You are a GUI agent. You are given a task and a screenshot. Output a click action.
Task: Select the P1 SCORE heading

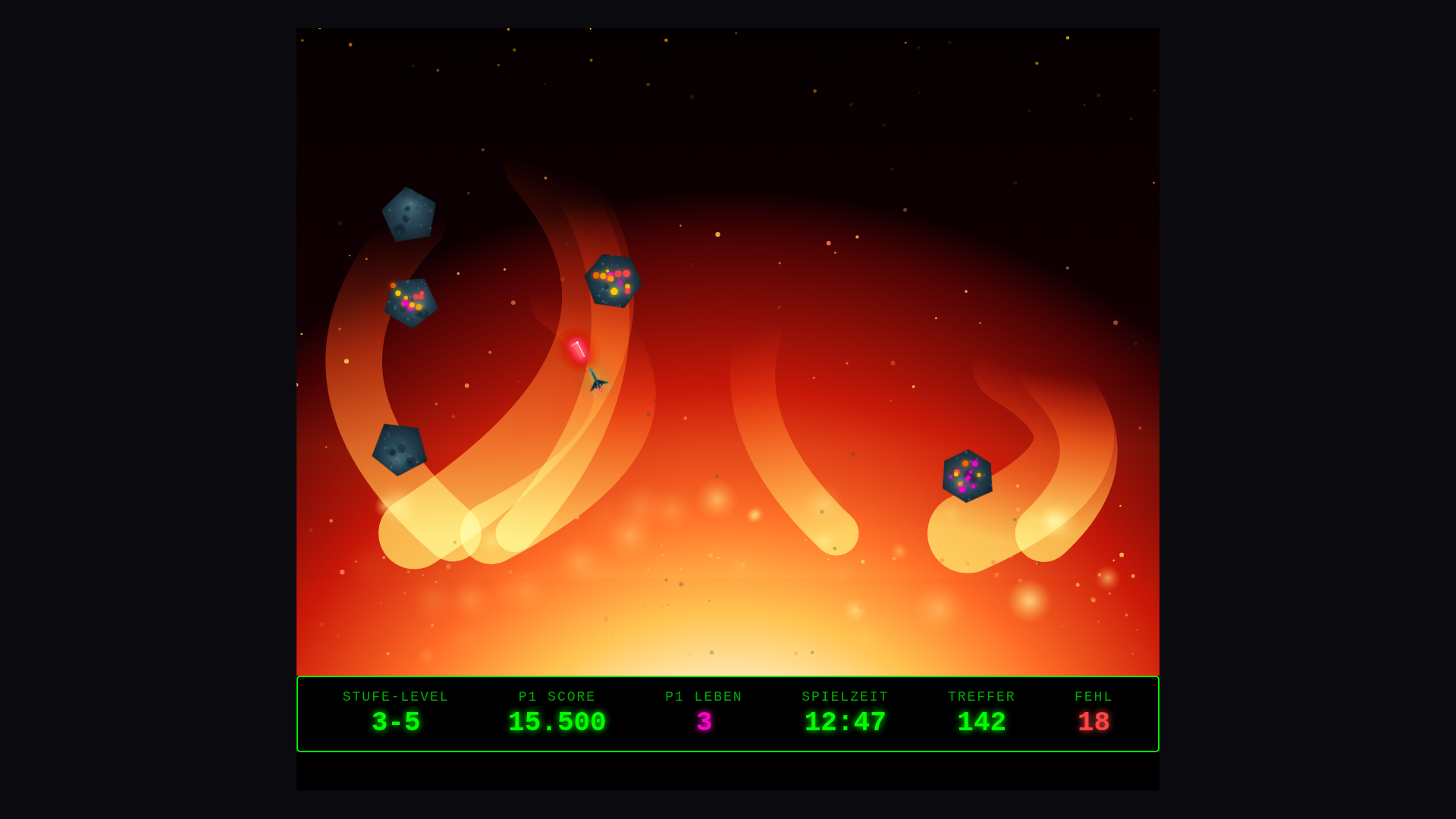pos(556,696)
